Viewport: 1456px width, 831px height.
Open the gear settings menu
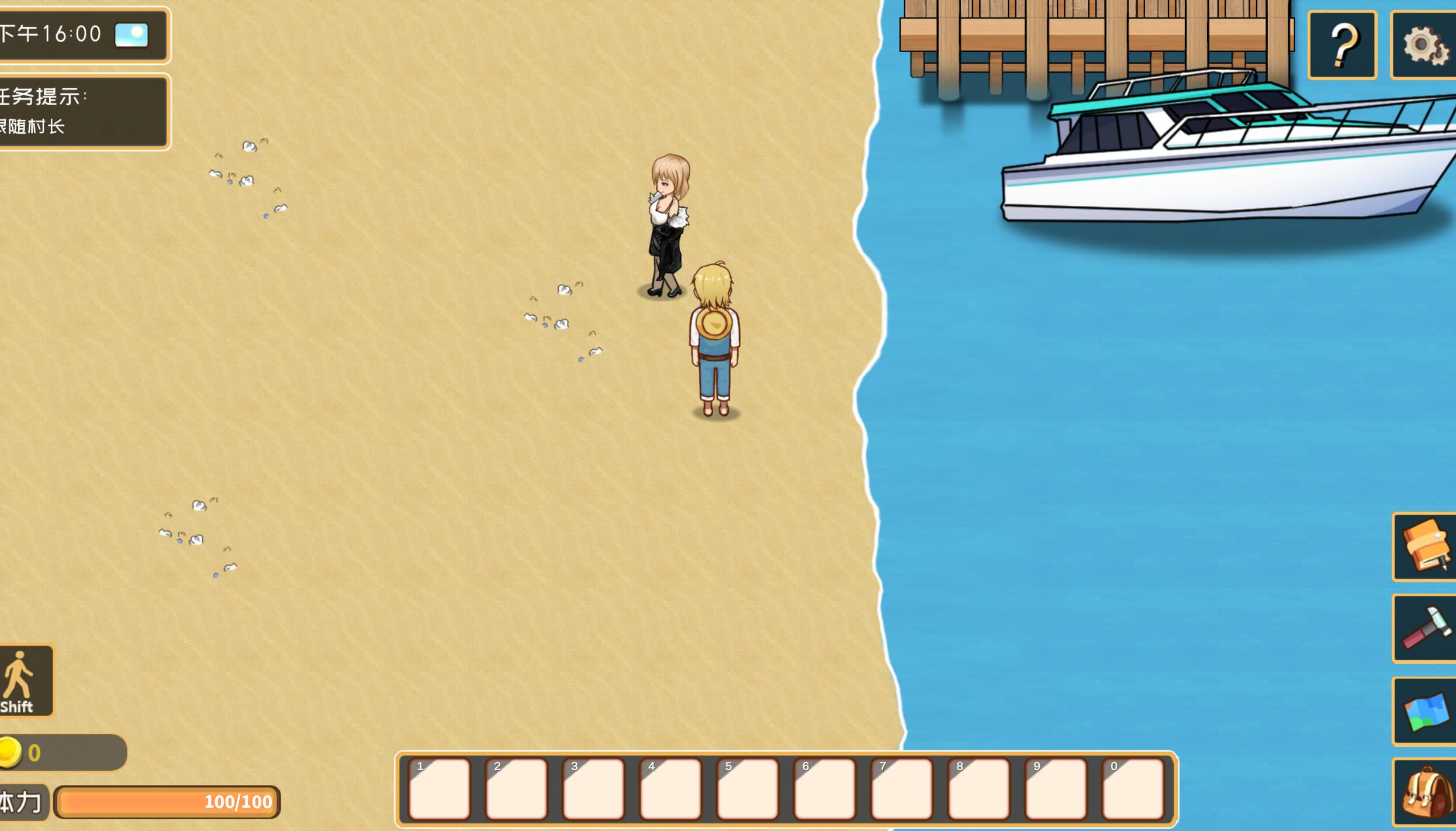click(x=1424, y=44)
